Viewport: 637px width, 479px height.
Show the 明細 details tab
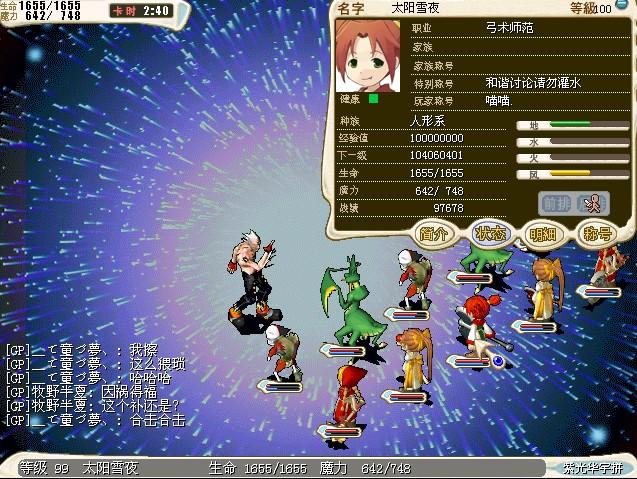544,235
